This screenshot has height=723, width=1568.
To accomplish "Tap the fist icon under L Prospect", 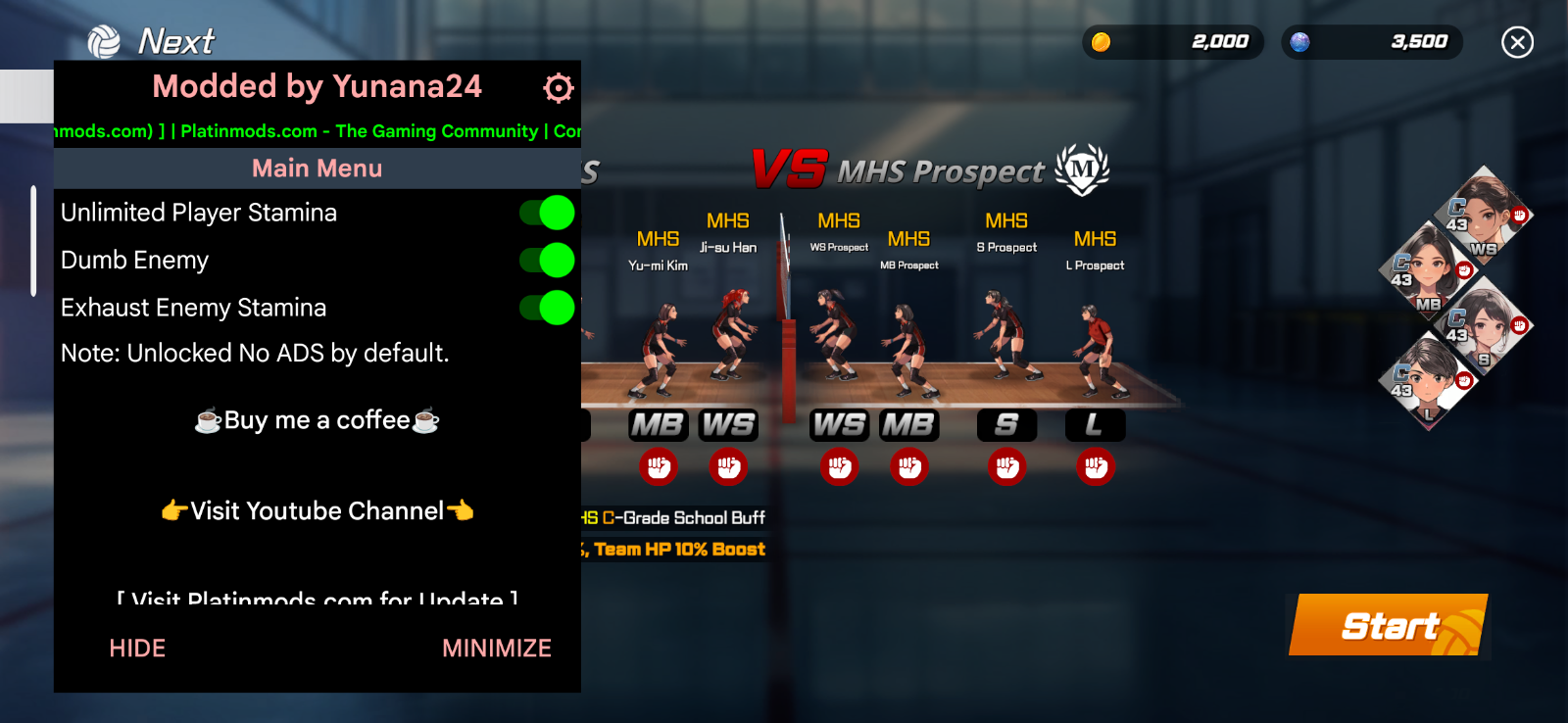I will click(1095, 467).
